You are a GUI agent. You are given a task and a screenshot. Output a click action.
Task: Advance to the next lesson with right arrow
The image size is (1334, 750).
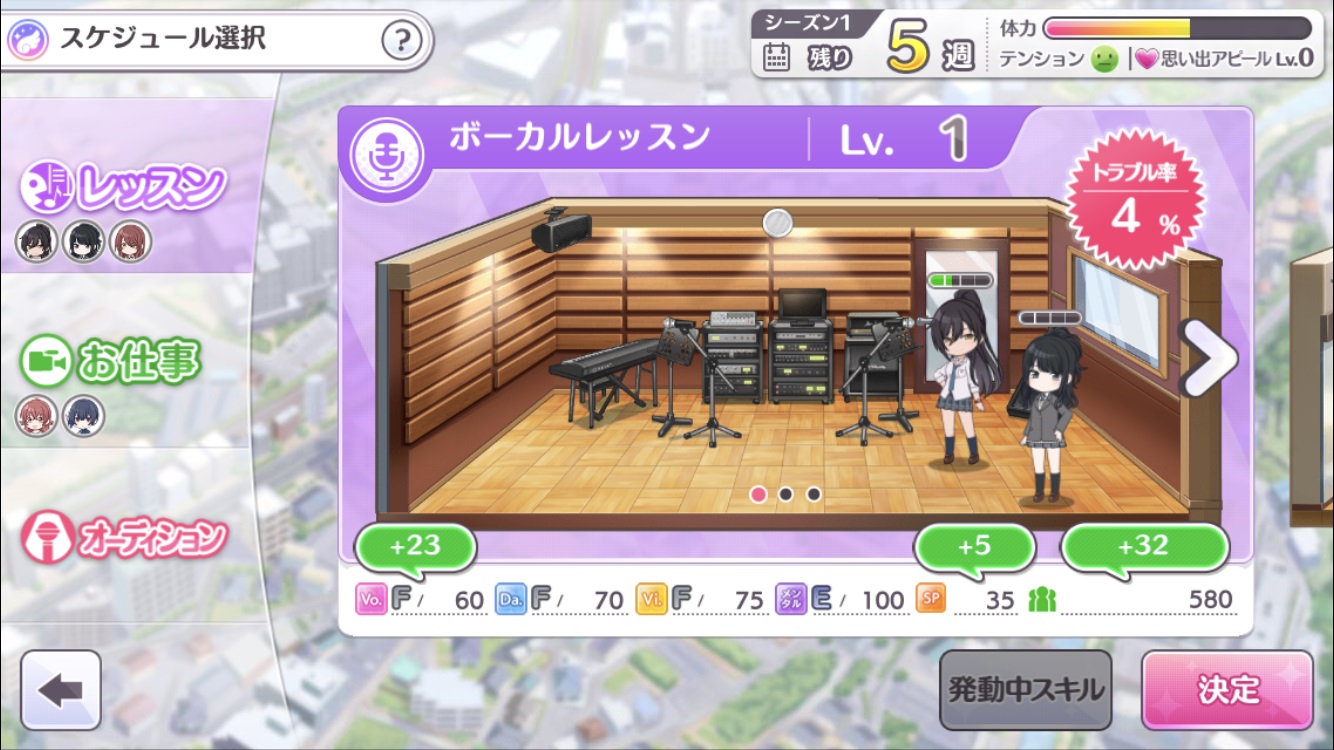point(1208,359)
